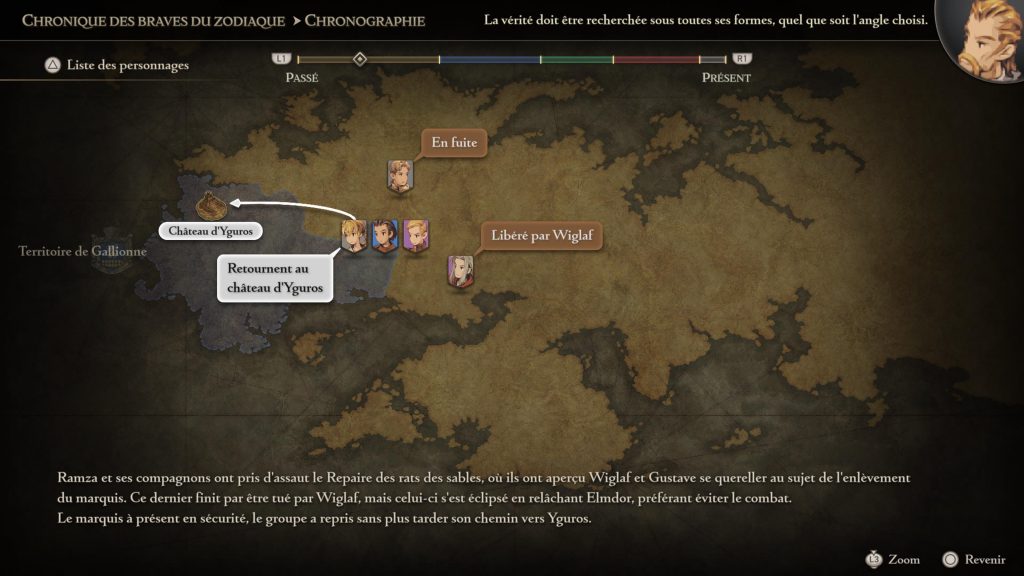This screenshot has width=1024, height=576.
Task: Select the silver-haired portrait freed by Wiglaf
Action: point(460,270)
